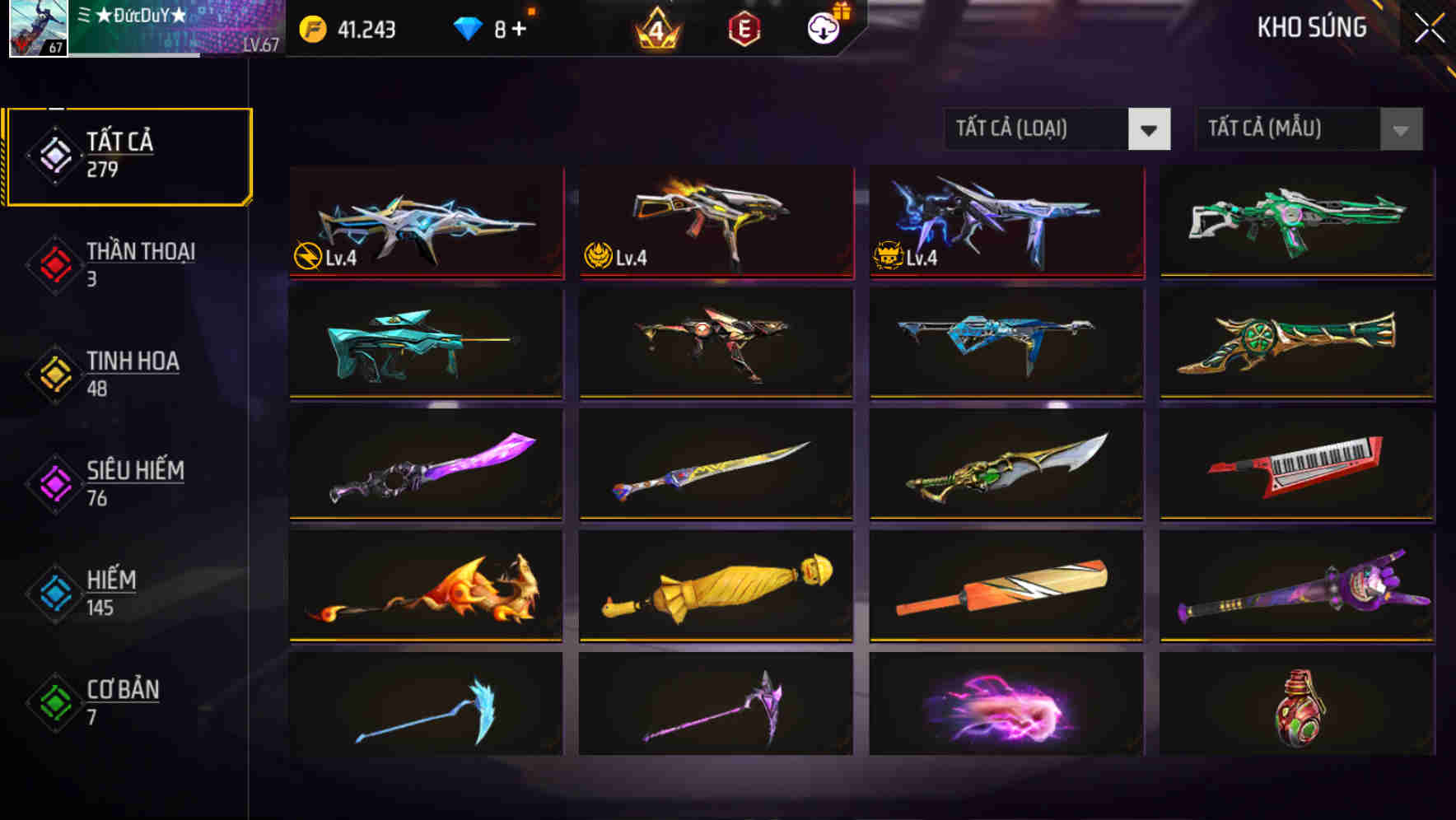Click the KHO SÚNG title link
1456x820 pixels.
[1313, 27]
